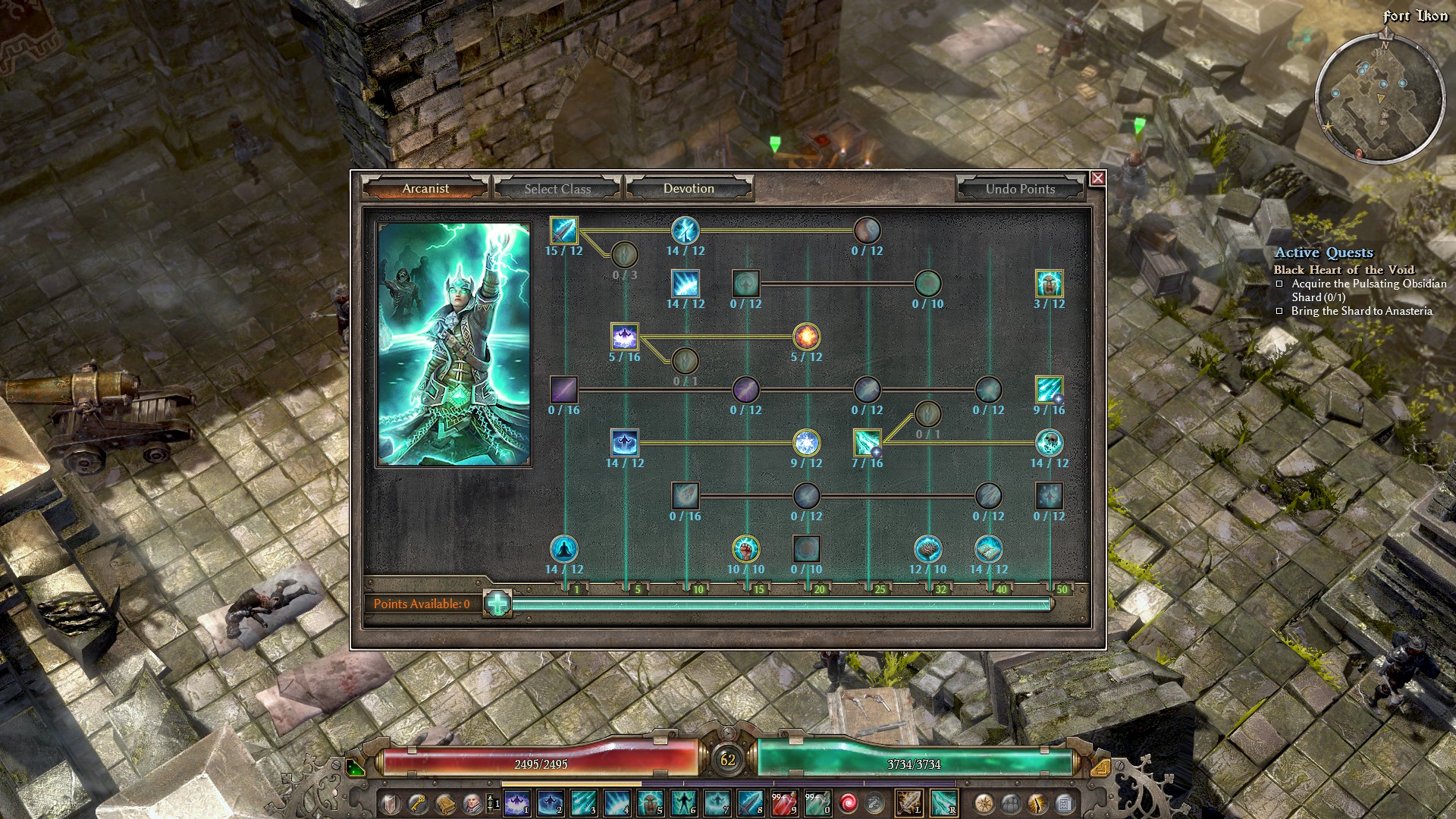The width and height of the screenshot is (1456, 819).
Task: Click the screaming face skill with 3/12
Action: pos(1049,284)
